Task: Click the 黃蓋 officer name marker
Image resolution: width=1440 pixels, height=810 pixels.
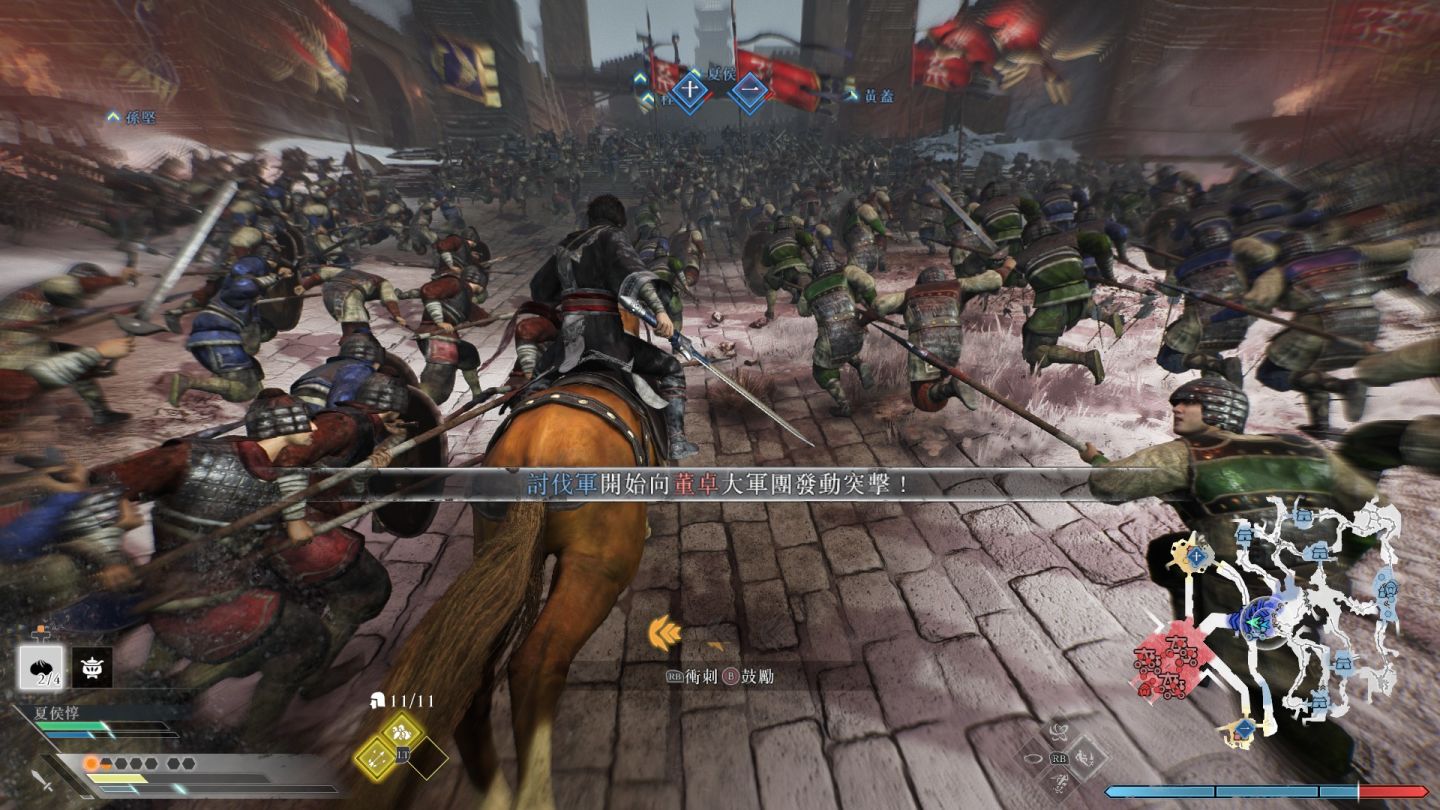Action: pyautogui.click(x=872, y=96)
